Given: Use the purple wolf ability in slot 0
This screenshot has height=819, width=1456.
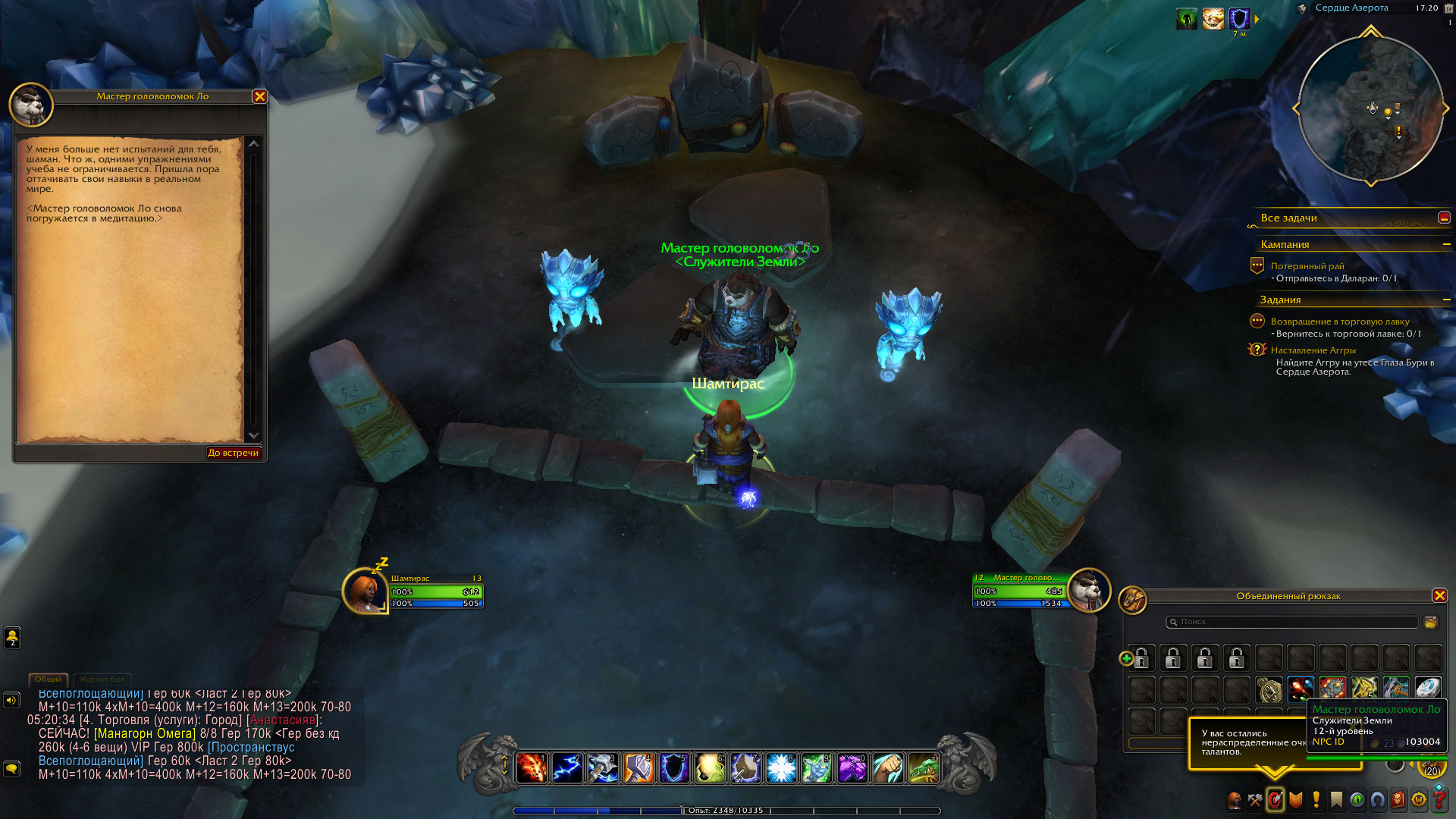Looking at the screenshot, I should coord(852,768).
